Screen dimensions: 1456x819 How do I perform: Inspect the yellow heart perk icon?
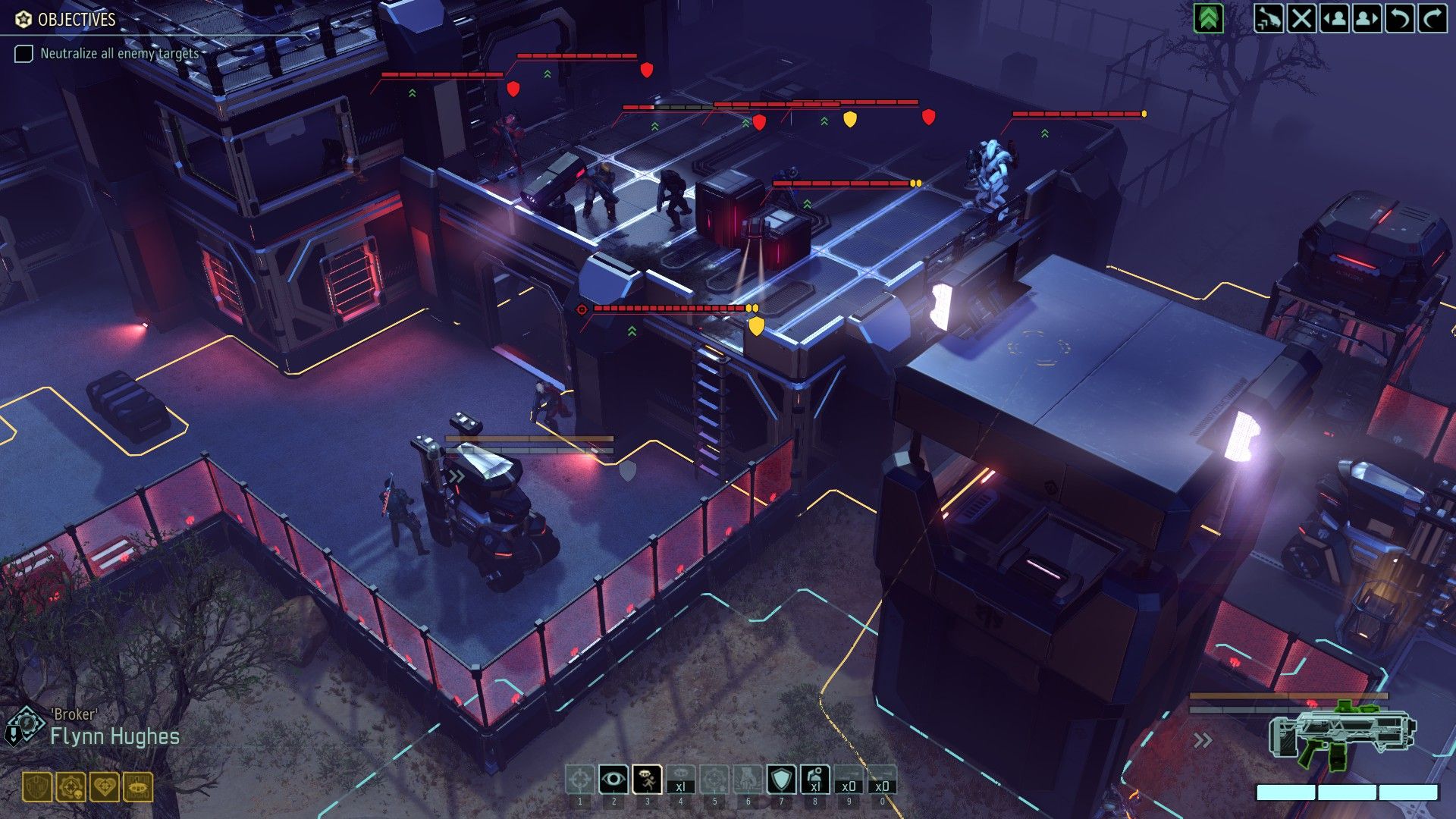tap(104, 787)
